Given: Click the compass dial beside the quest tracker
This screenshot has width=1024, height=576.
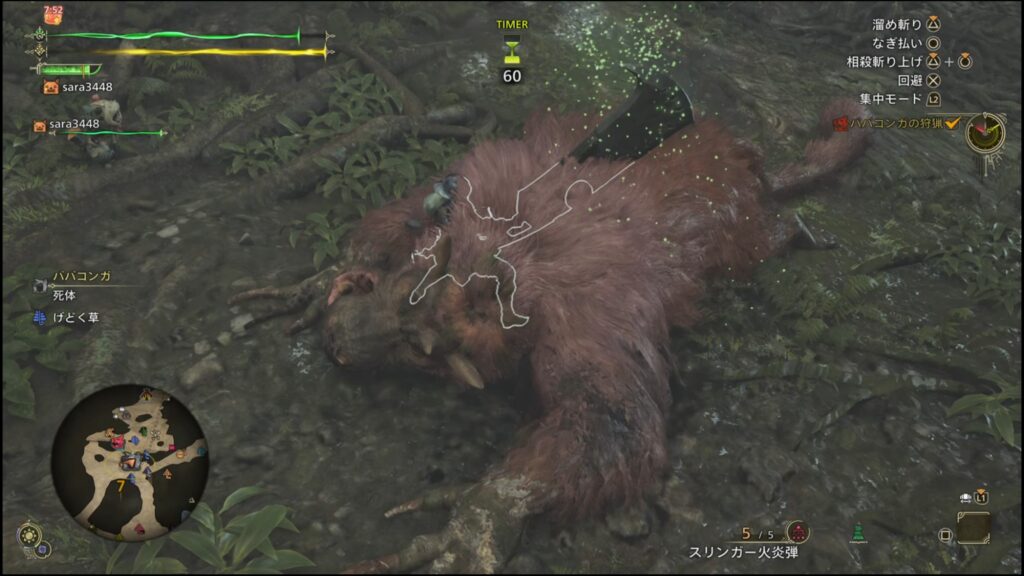Looking at the screenshot, I should (985, 132).
